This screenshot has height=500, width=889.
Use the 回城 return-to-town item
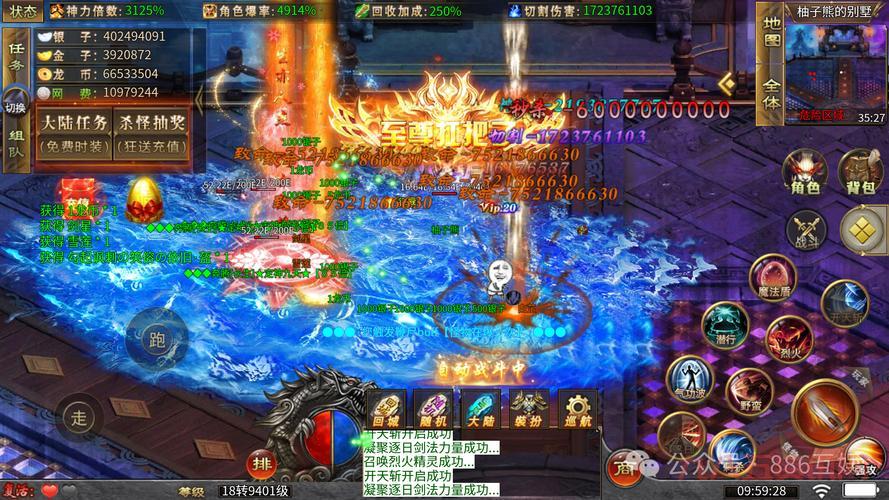click(x=387, y=411)
